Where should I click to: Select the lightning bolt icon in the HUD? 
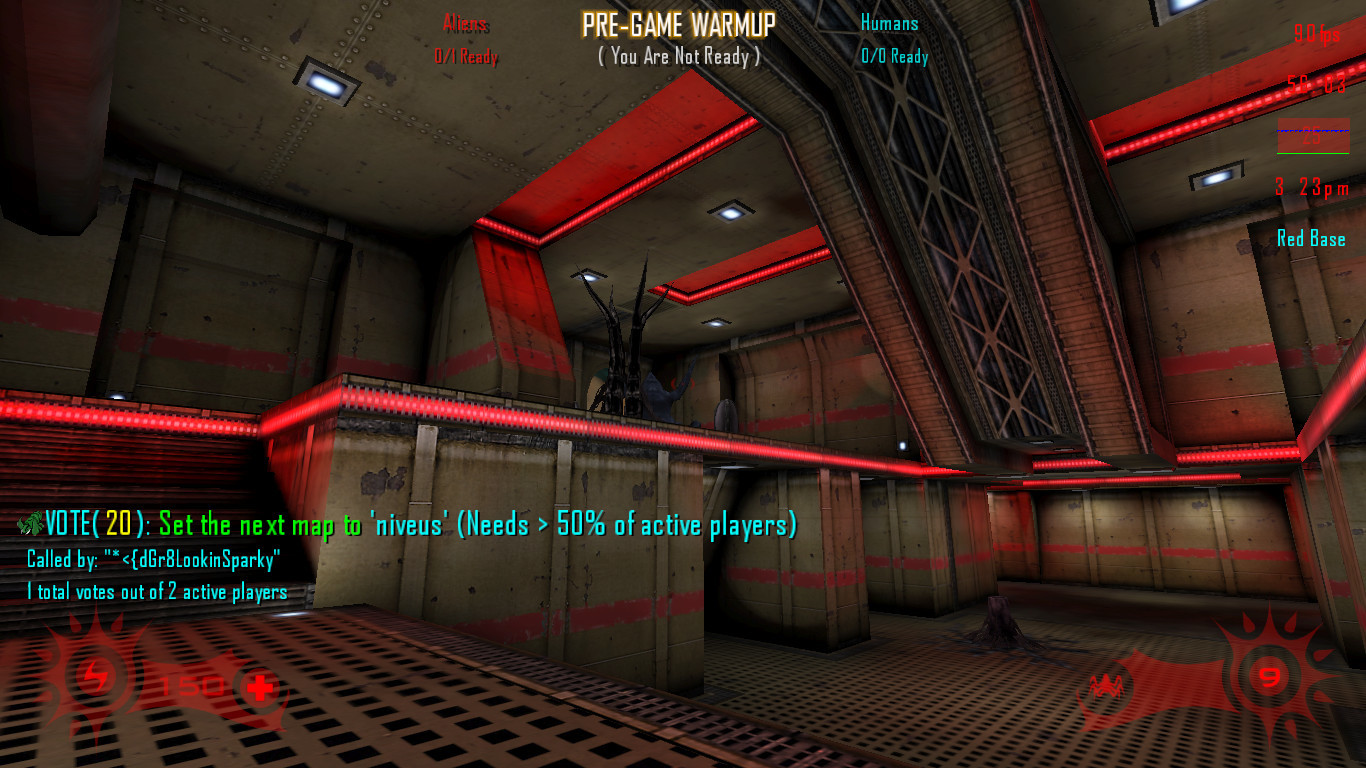click(97, 679)
